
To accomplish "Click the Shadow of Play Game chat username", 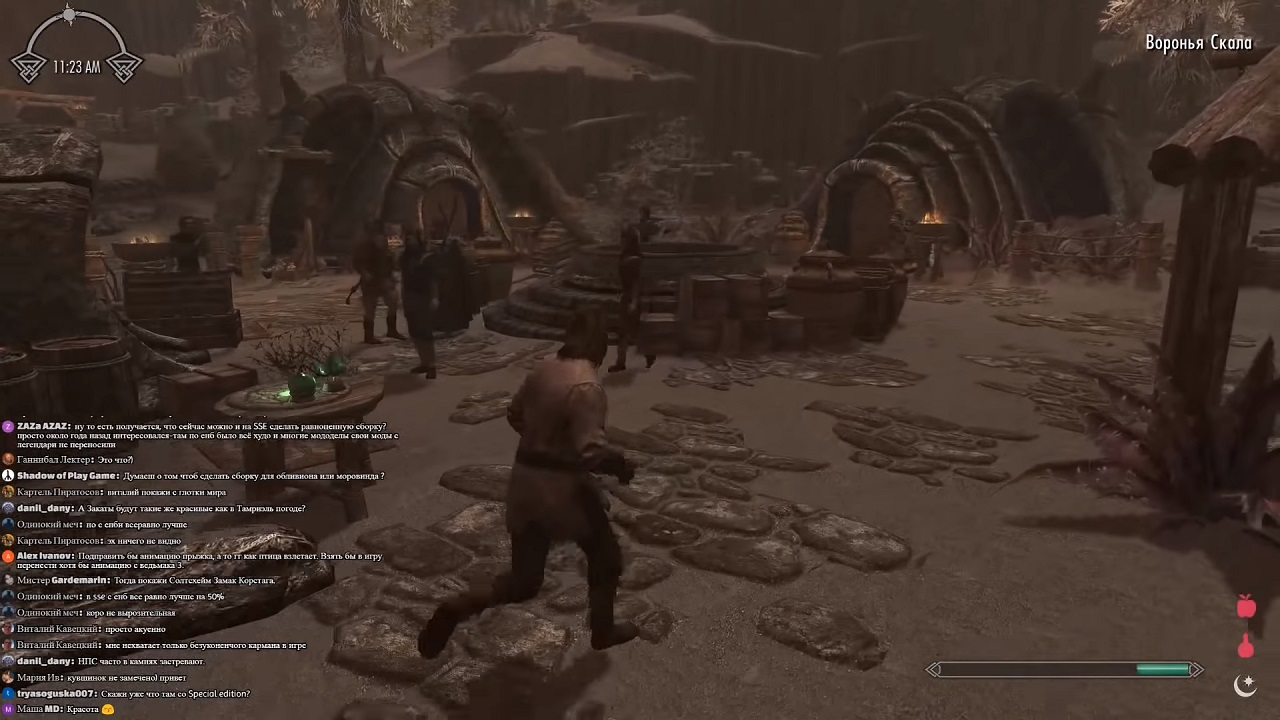I will pos(67,476).
